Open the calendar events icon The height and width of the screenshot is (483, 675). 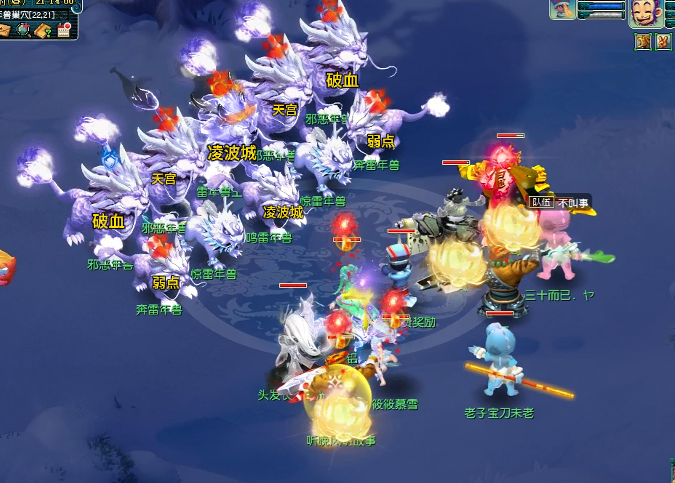[64, 30]
